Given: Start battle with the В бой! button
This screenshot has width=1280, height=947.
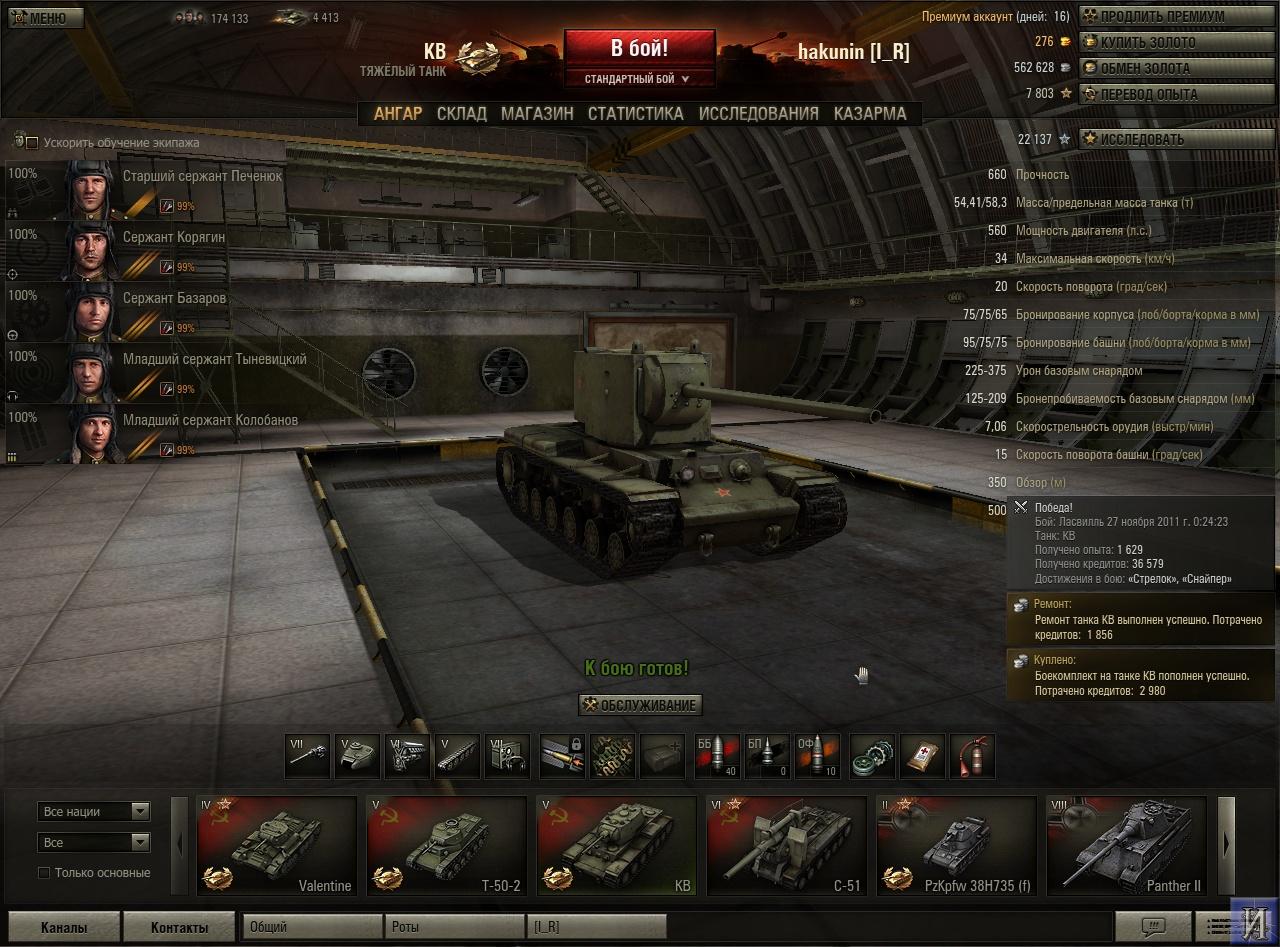Looking at the screenshot, I should [x=640, y=48].
